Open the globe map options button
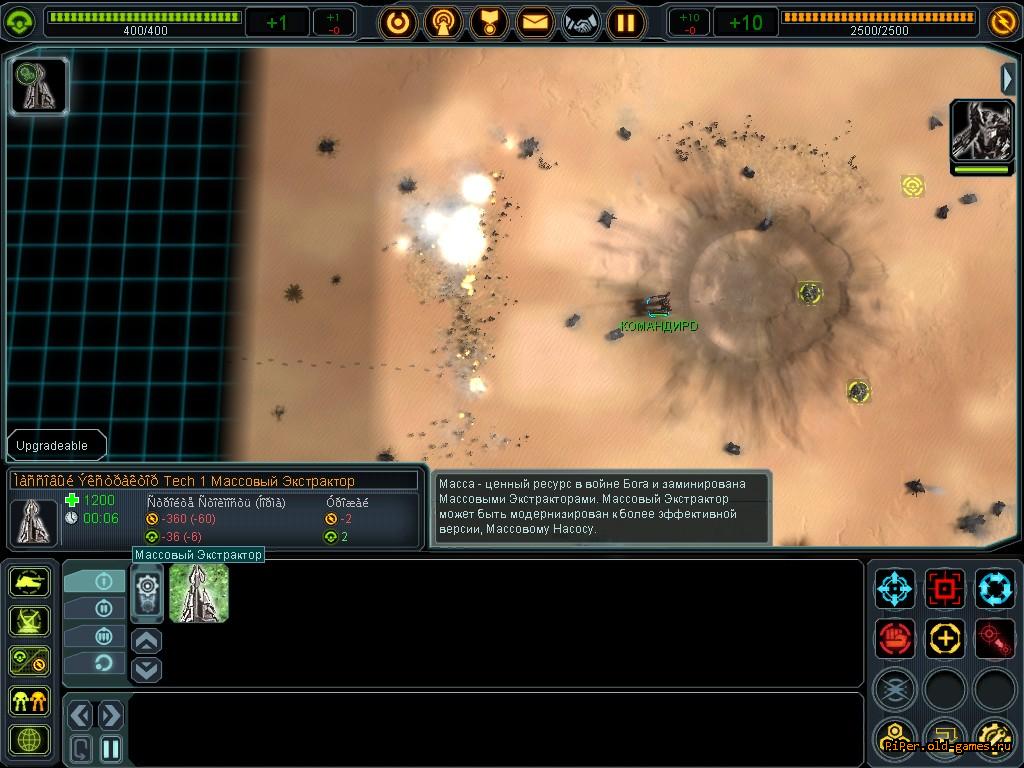 (x=30, y=741)
